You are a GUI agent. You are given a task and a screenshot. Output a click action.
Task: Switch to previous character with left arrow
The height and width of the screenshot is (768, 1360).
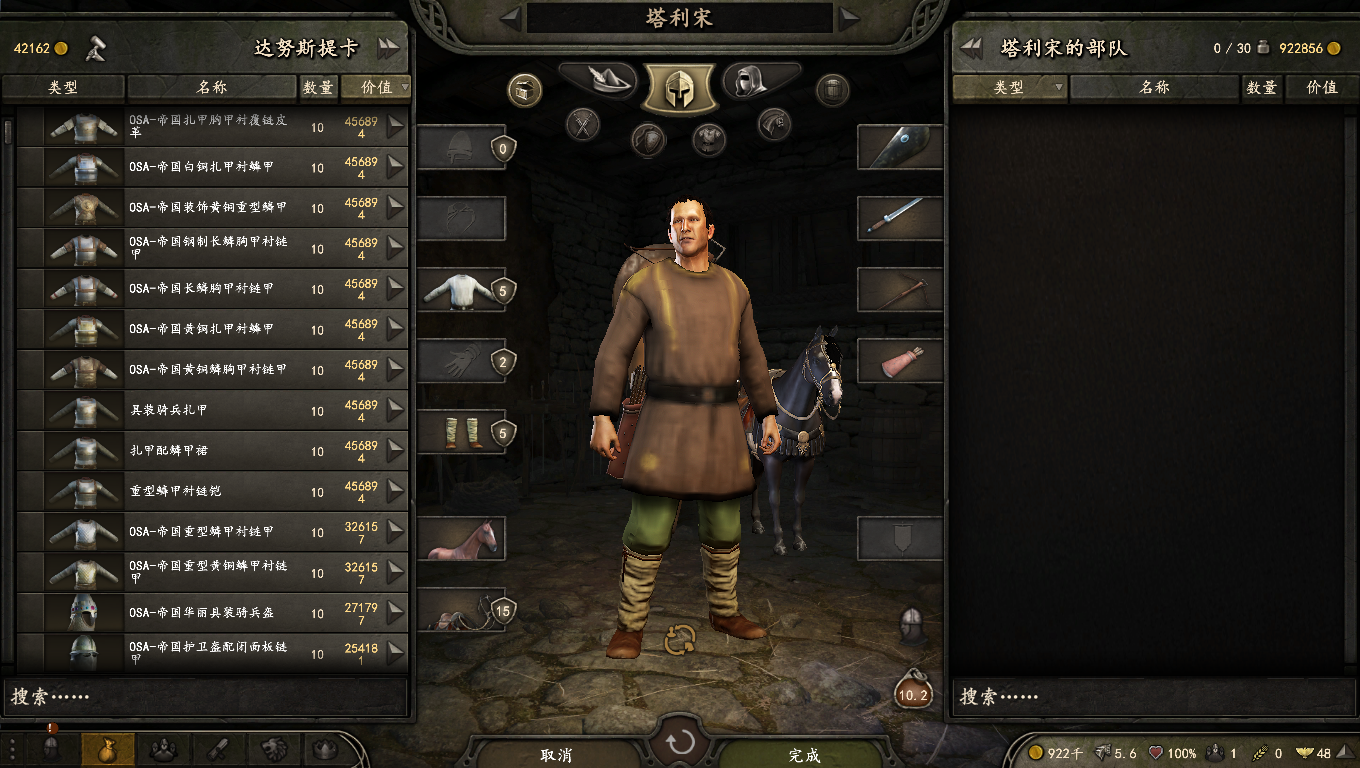[511, 16]
